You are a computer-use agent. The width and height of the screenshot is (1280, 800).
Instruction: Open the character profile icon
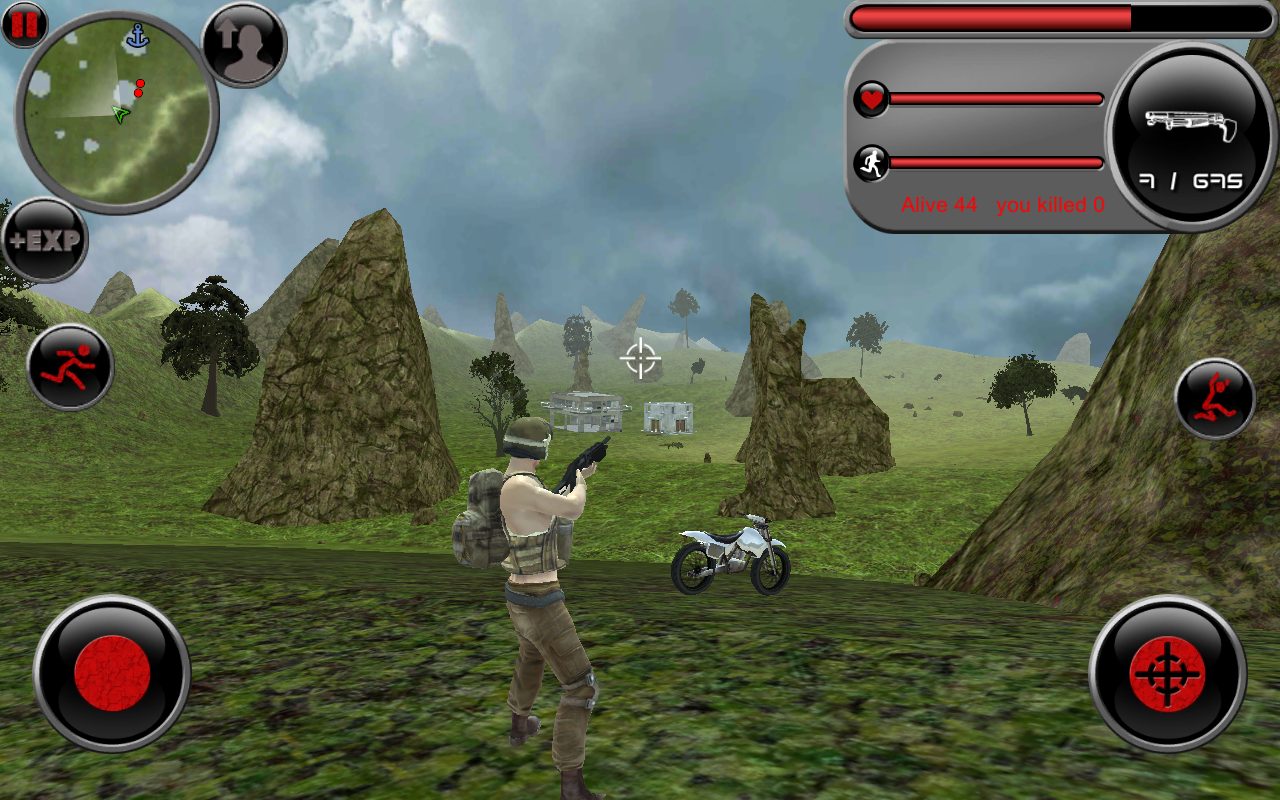coord(243,45)
